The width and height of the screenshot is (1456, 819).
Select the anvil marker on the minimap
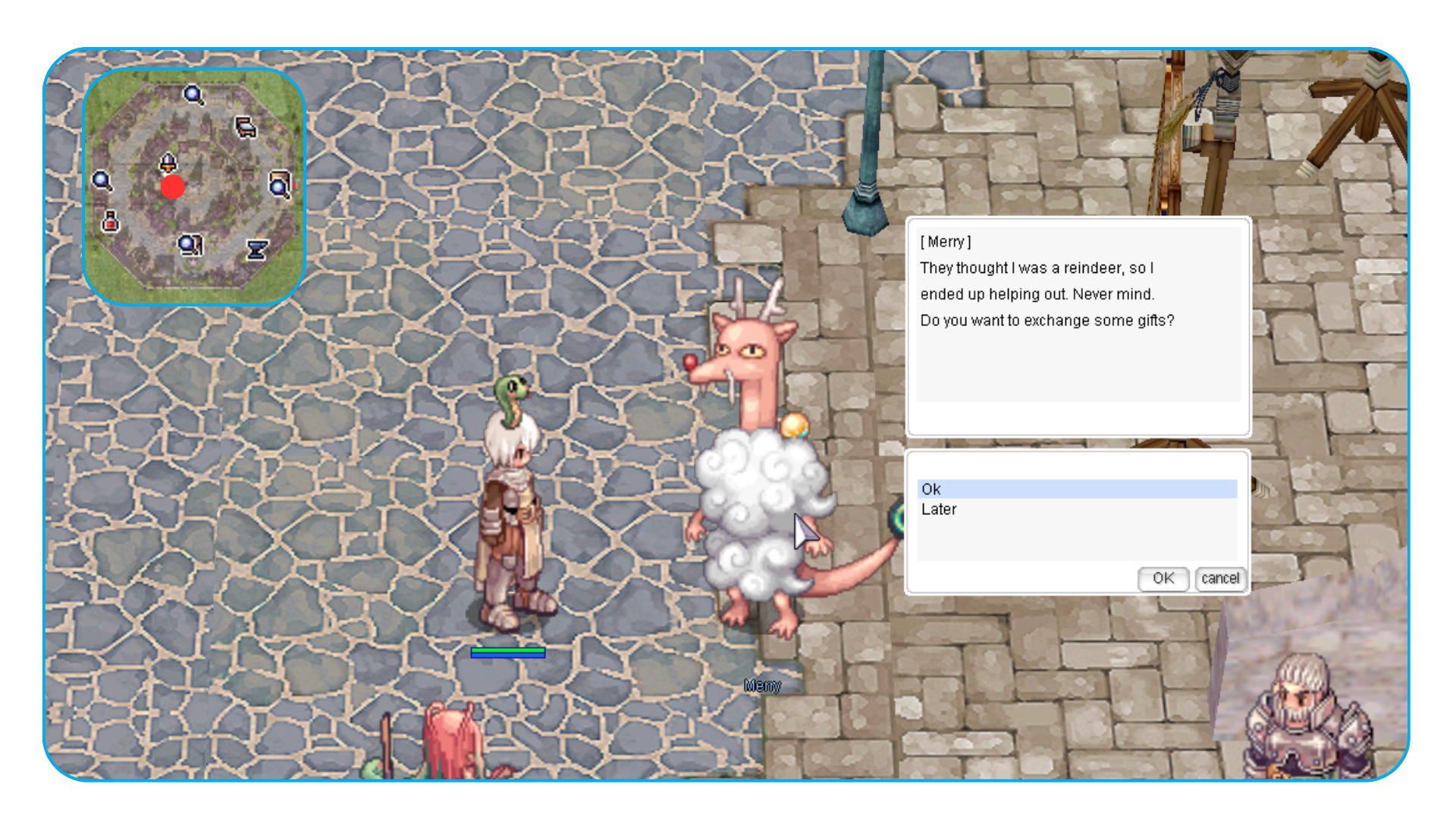point(258,249)
